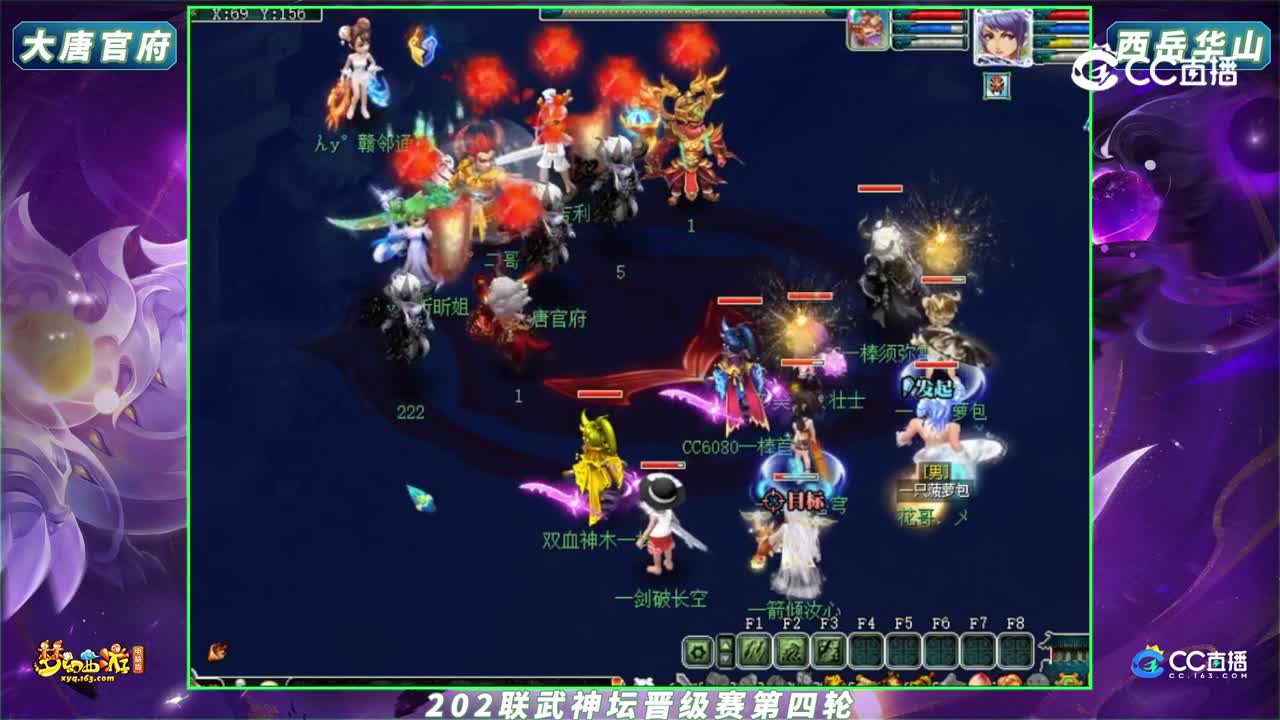Select the gear icon on the action bar
The width and height of the screenshot is (1280, 720).
[x=697, y=652]
